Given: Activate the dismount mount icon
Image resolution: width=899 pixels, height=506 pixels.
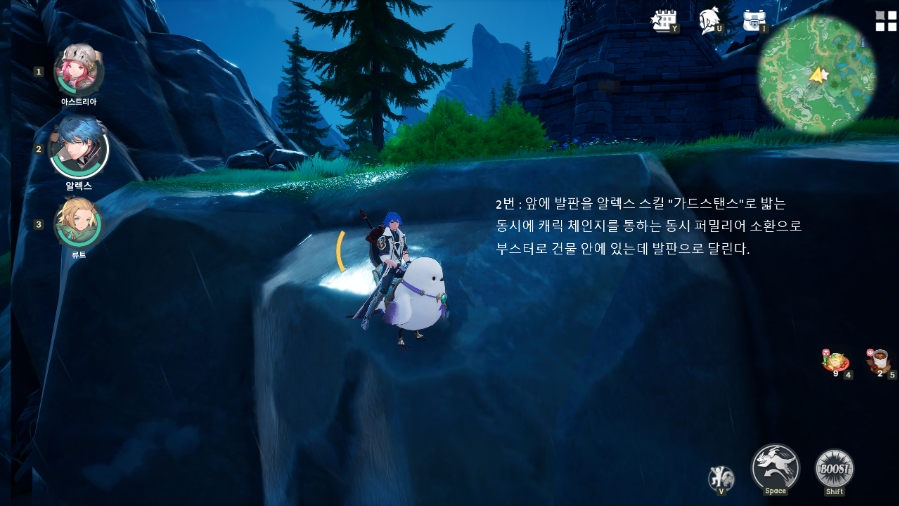Looking at the screenshot, I should tap(720, 477).
